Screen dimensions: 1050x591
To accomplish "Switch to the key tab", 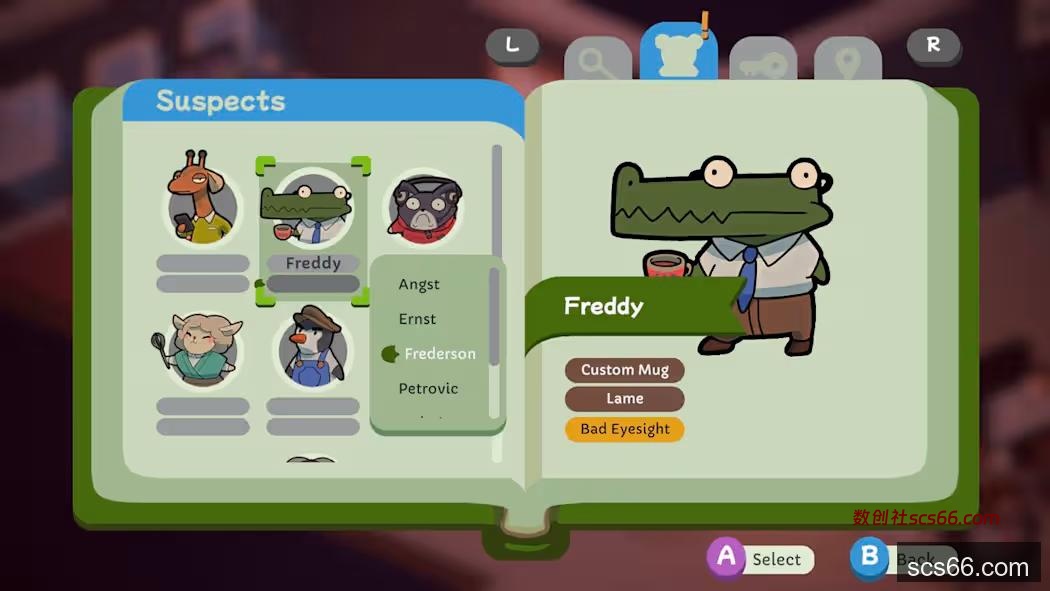I will [x=763, y=63].
